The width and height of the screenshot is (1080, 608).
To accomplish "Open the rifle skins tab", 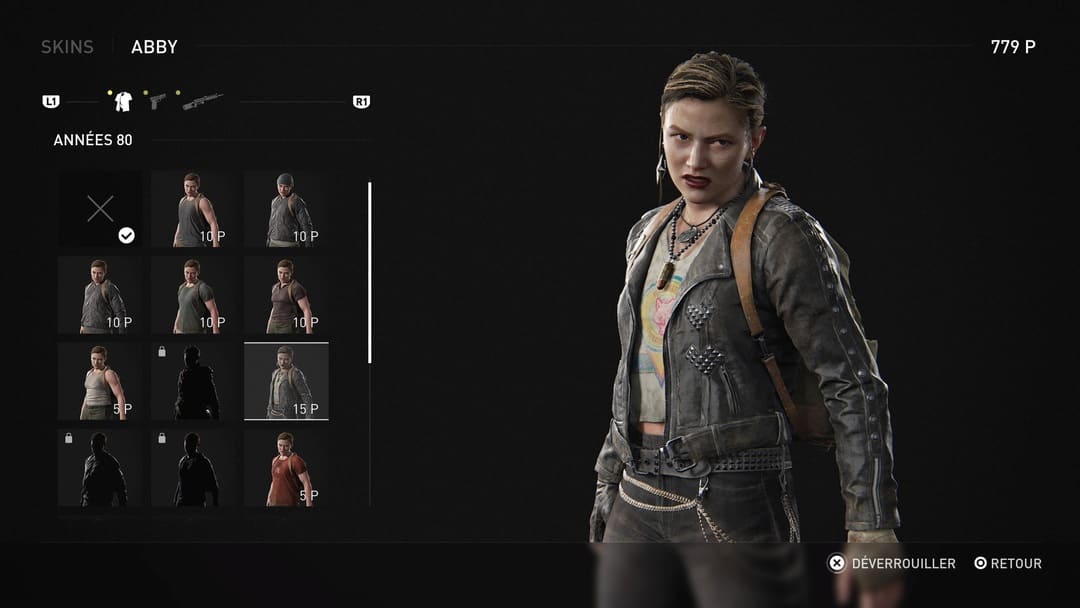I will 202,101.
